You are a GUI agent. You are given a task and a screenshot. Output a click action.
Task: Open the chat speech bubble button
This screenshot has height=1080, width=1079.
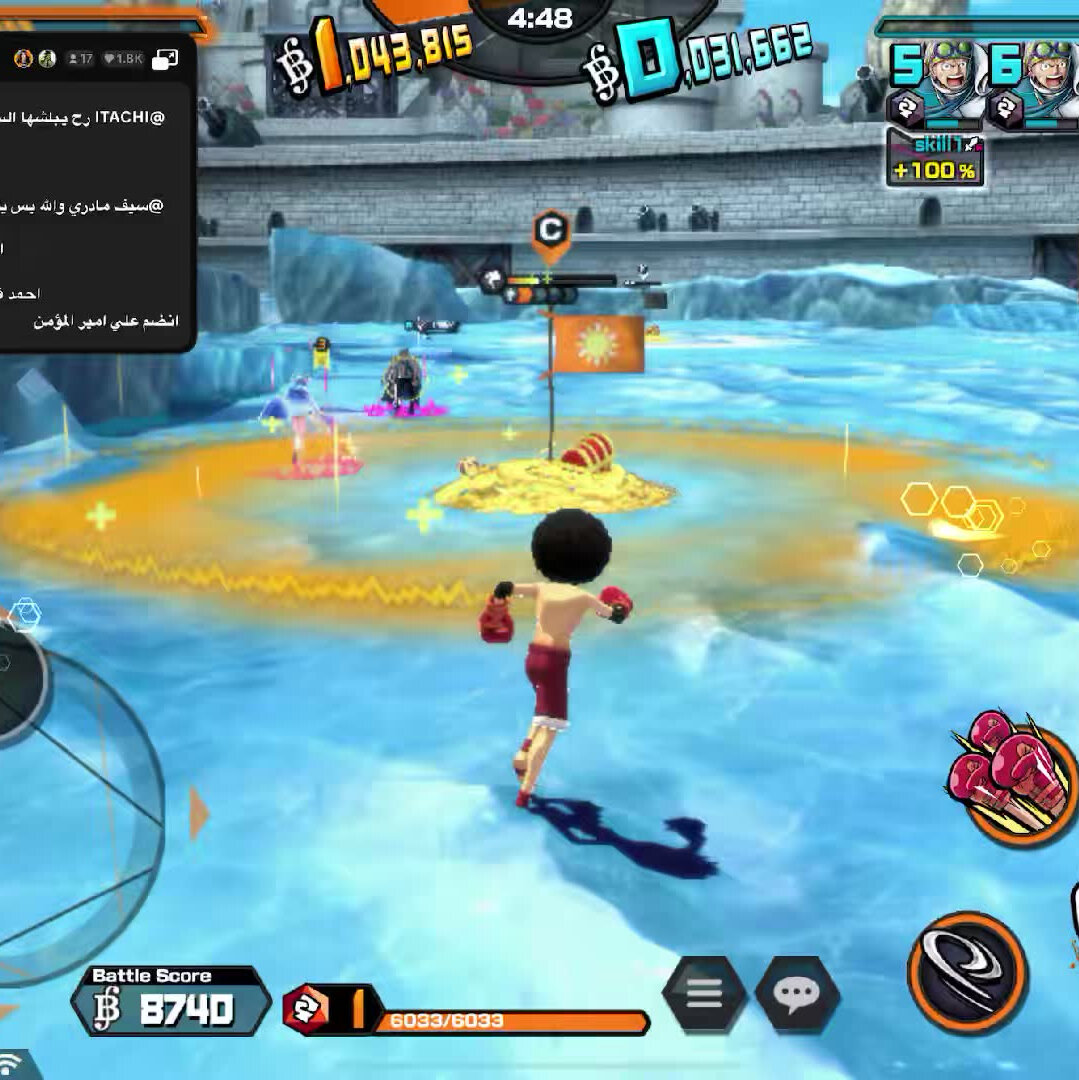[797, 993]
